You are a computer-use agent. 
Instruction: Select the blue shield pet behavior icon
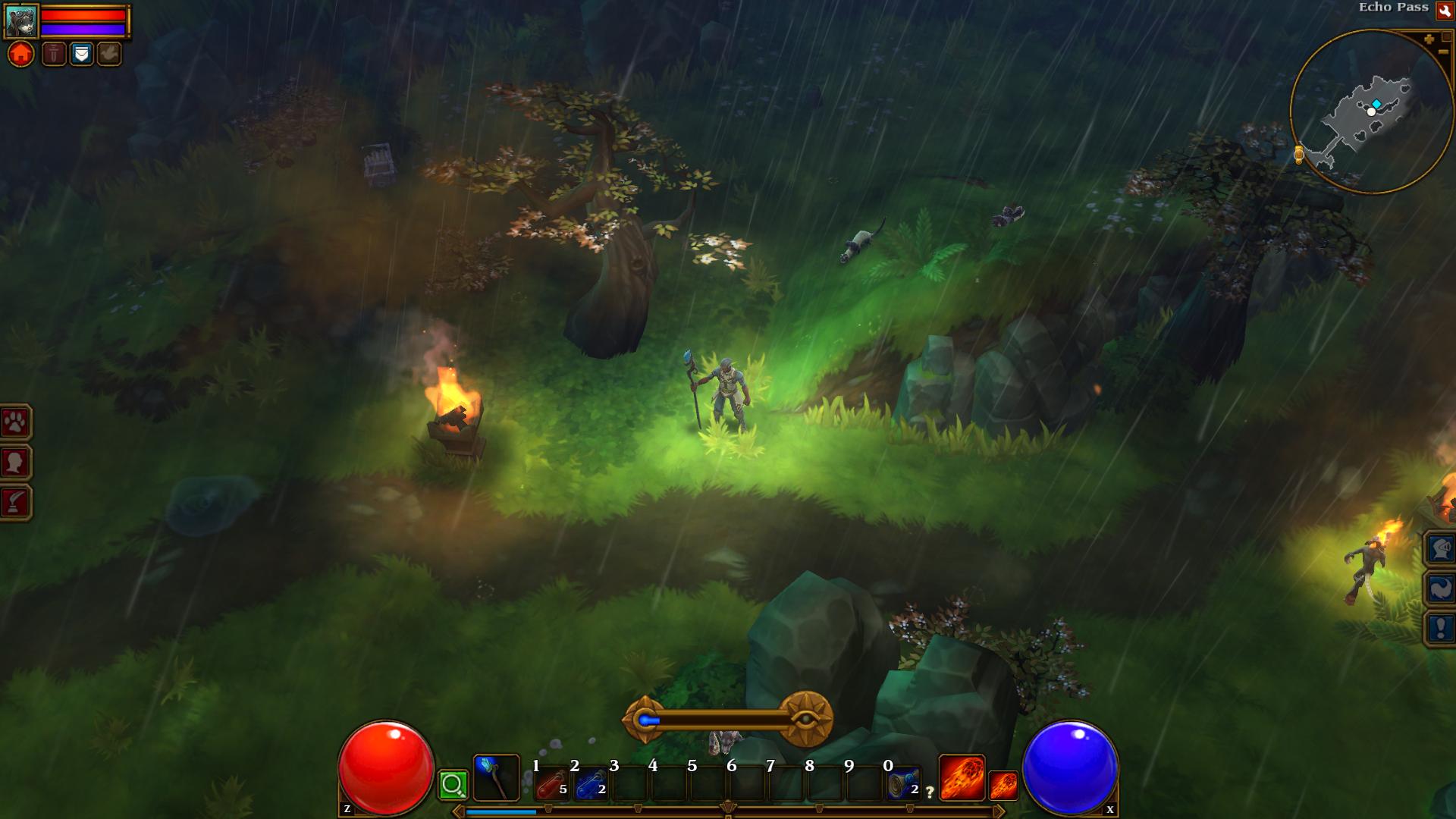point(81,54)
